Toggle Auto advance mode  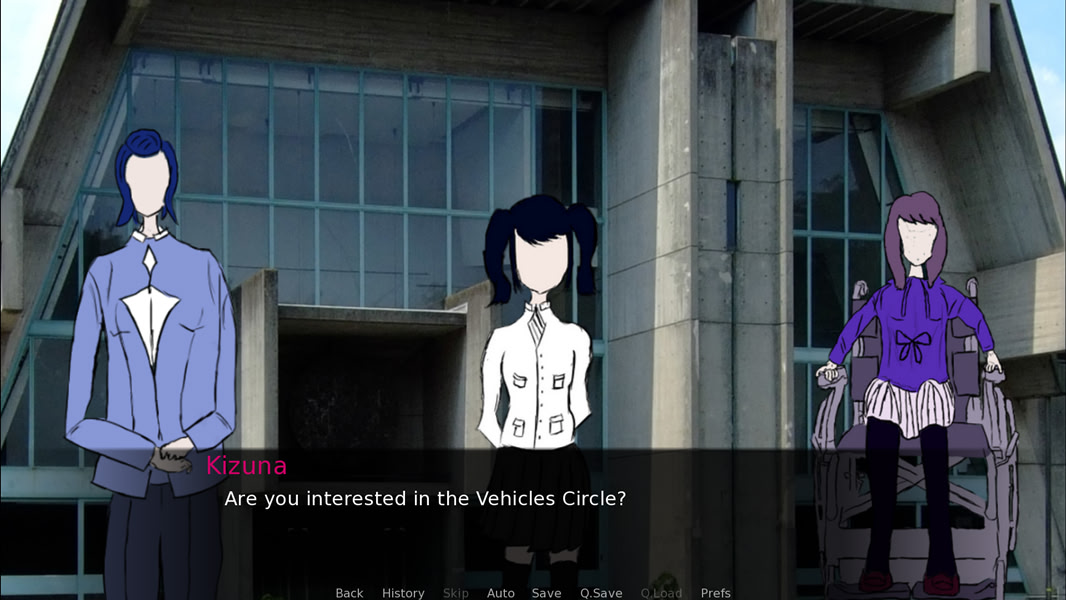point(500,593)
